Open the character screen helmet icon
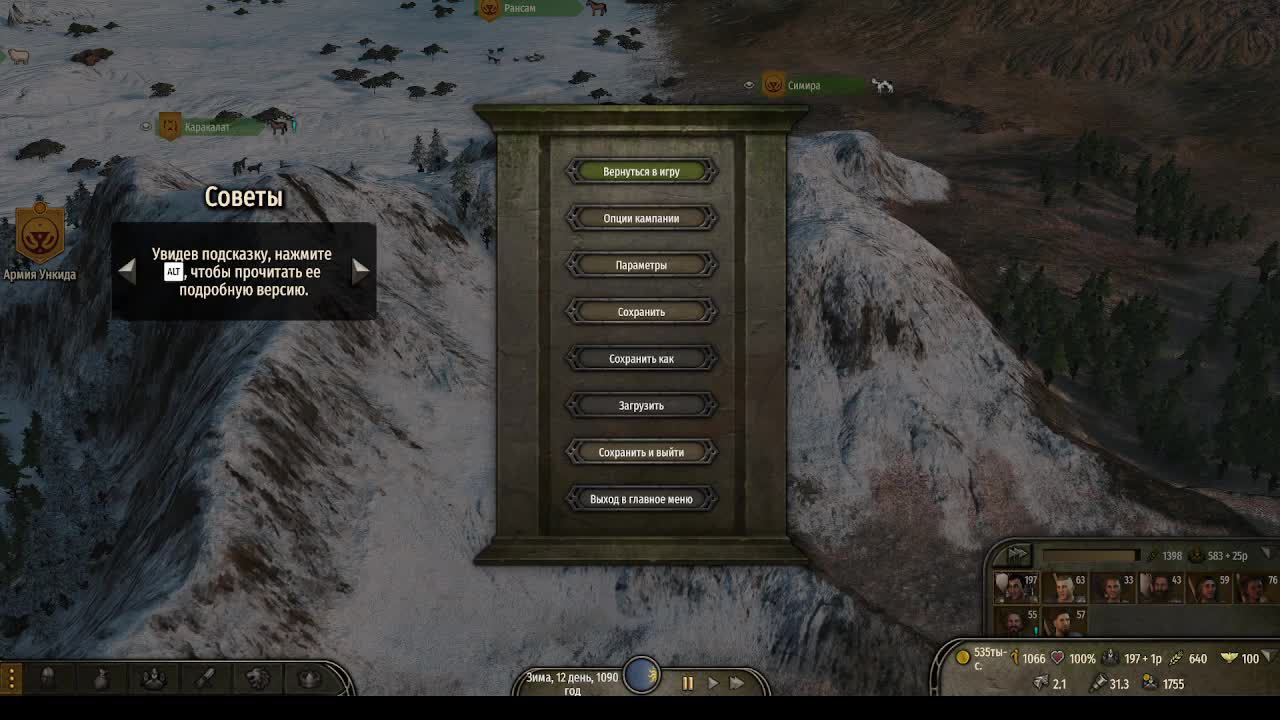The height and width of the screenshot is (720, 1280). 48,677
